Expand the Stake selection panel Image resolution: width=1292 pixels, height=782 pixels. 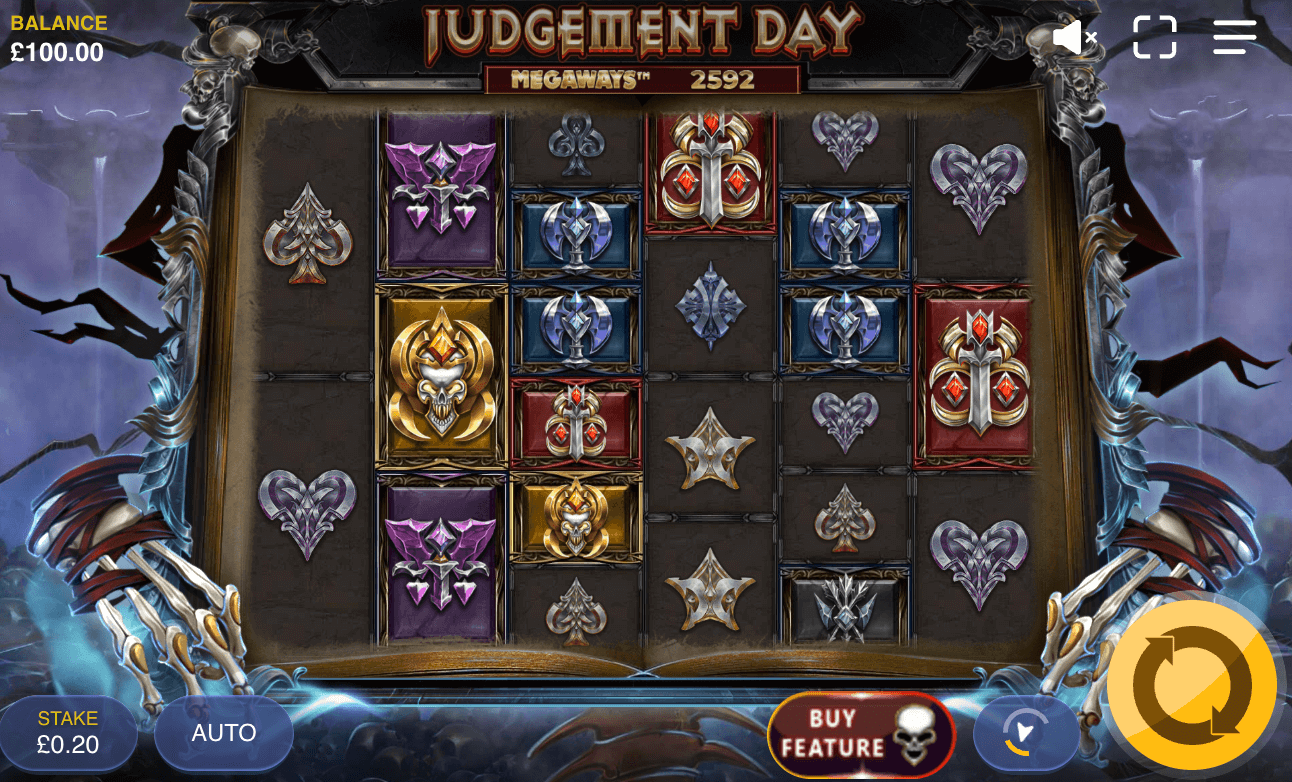(70, 732)
